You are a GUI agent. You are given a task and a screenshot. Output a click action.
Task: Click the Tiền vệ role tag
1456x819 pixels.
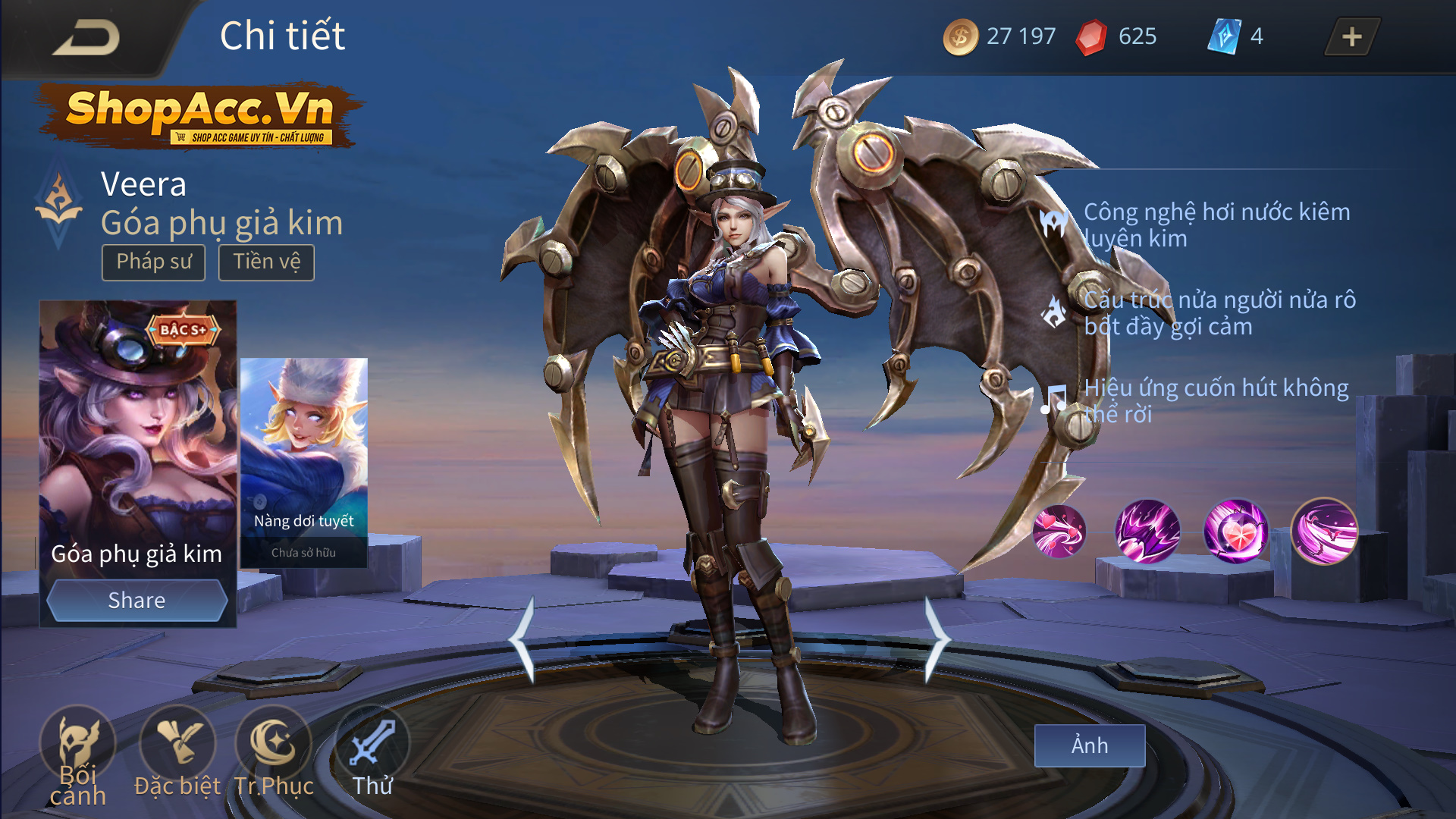(266, 262)
